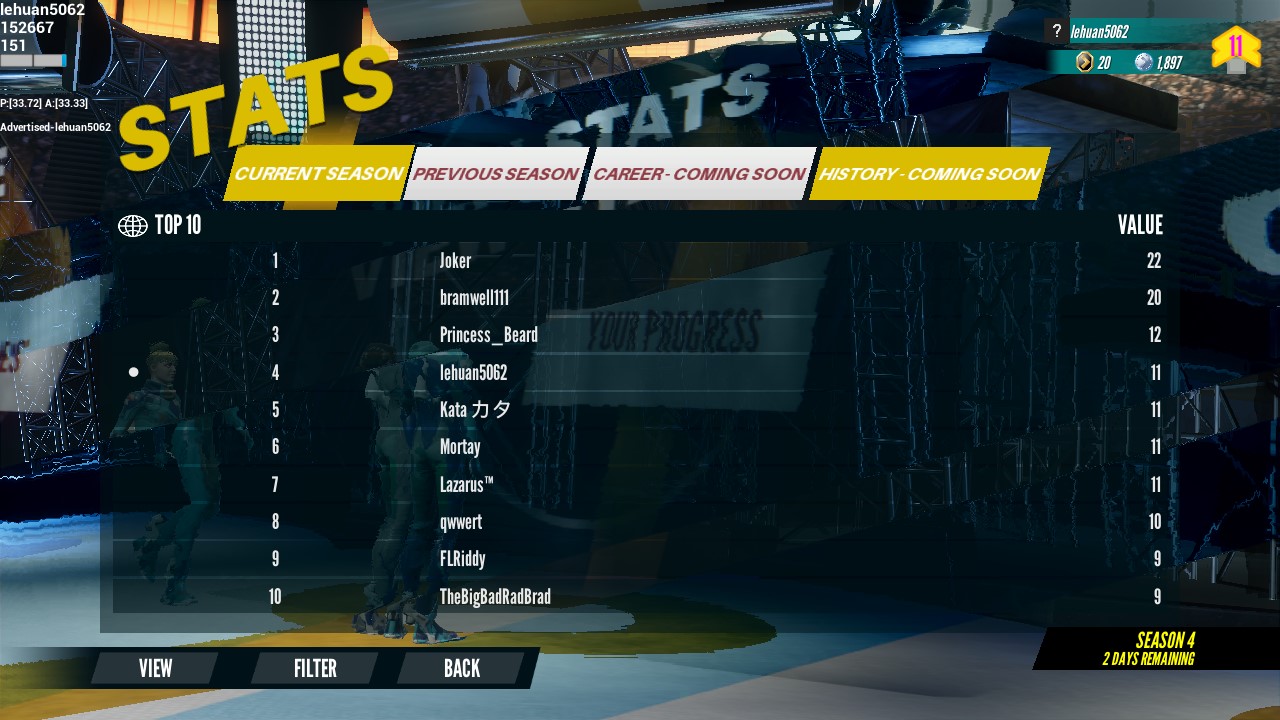
Task: Switch to the Current Season tab
Action: coord(318,174)
